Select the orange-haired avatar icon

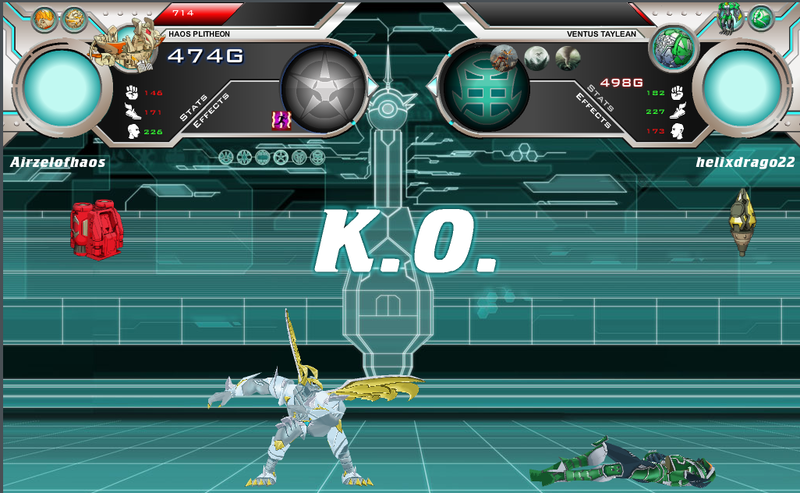point(45,18)
